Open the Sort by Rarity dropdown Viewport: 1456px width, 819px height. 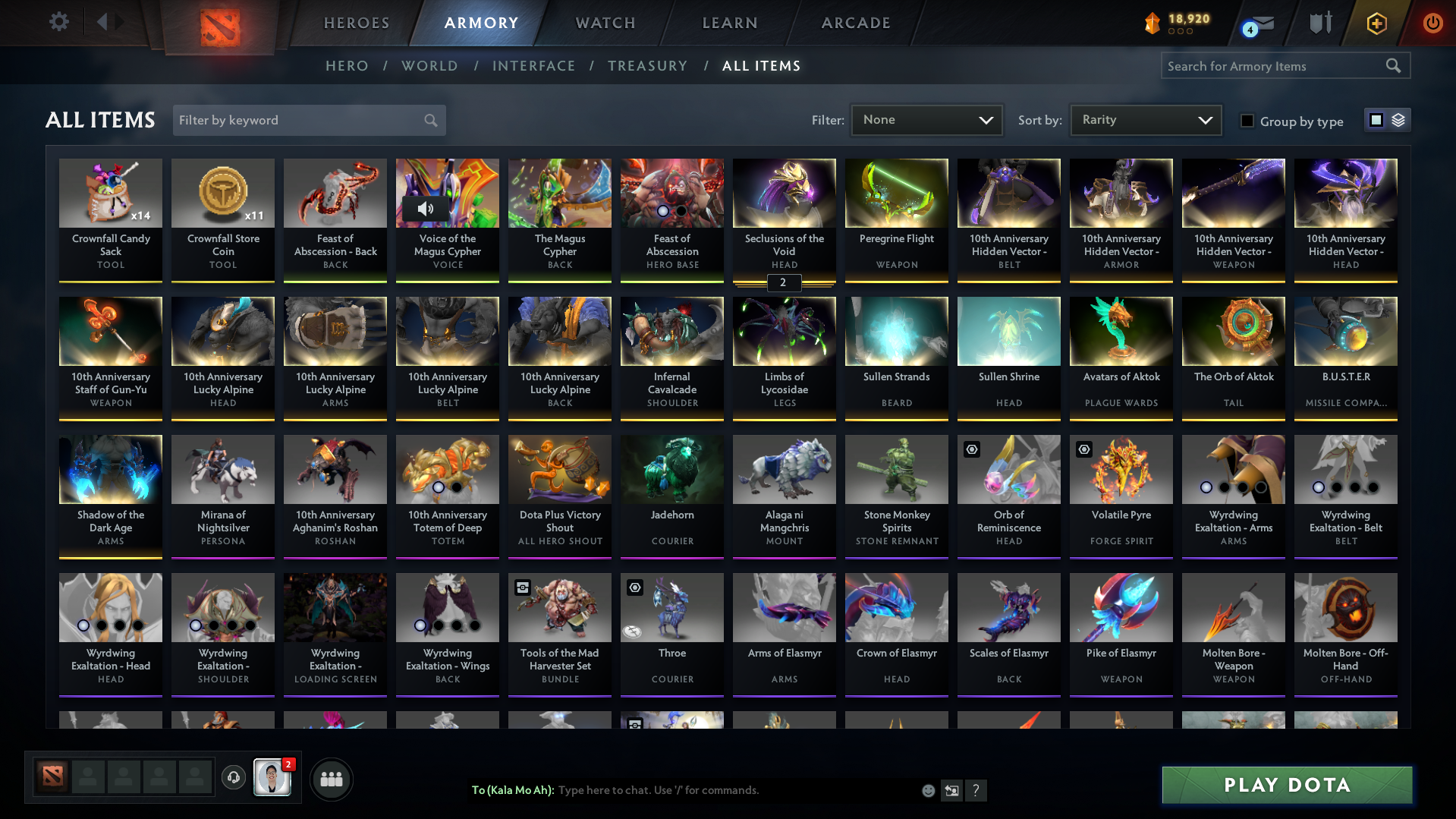click(x=1145, y=119)
